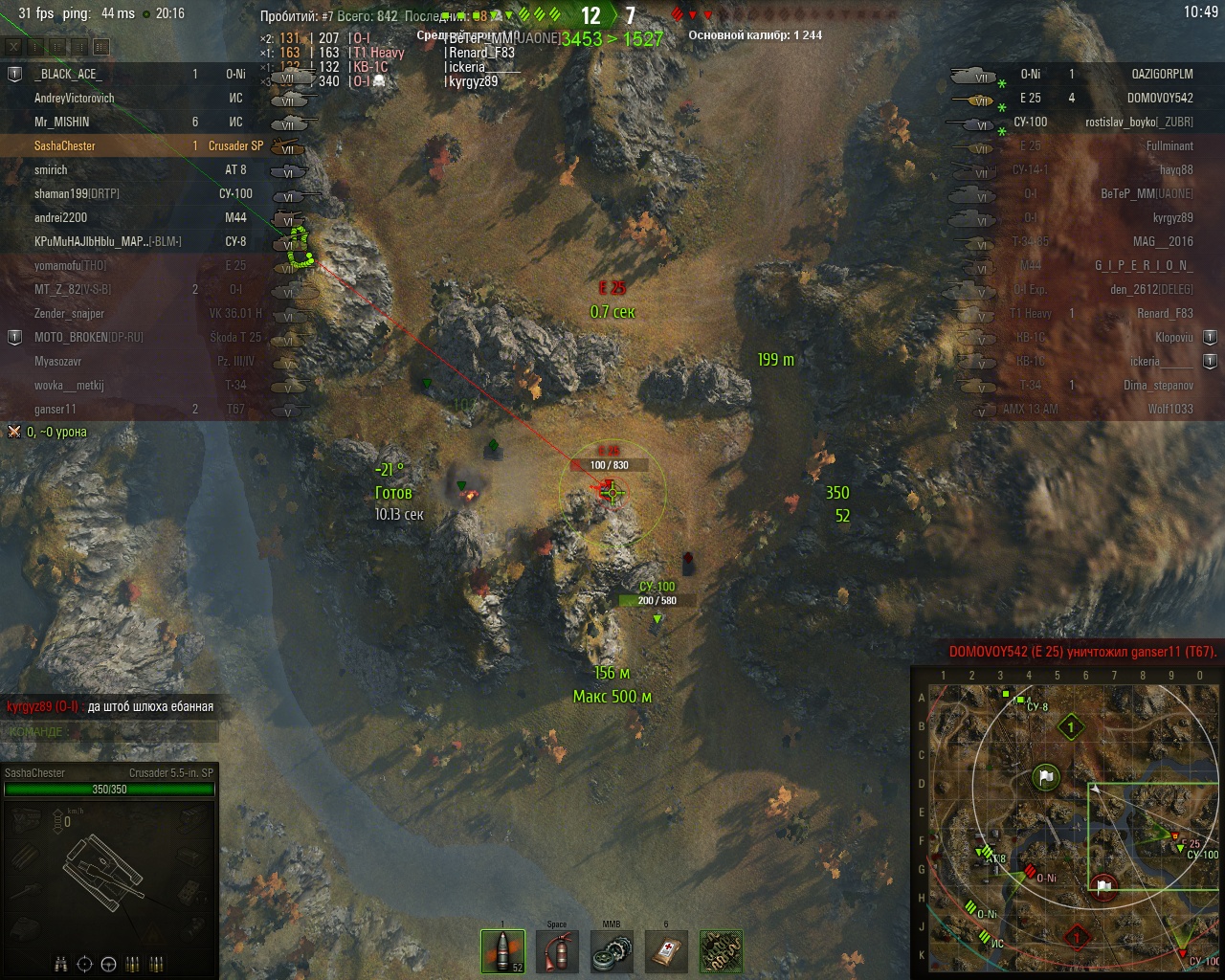Image resolution: width=1225 pixels, height=980 pixels.
Task: Switch to the widest player list layout
Action: (x=102, y=46)
